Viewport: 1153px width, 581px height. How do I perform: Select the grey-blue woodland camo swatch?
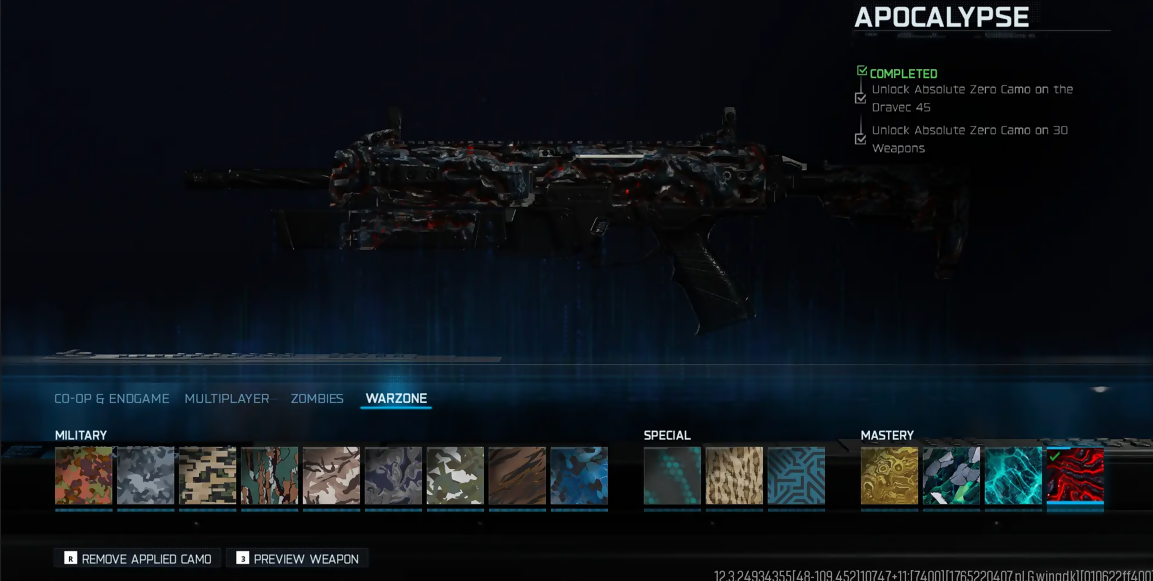click(x=146, y=476)
